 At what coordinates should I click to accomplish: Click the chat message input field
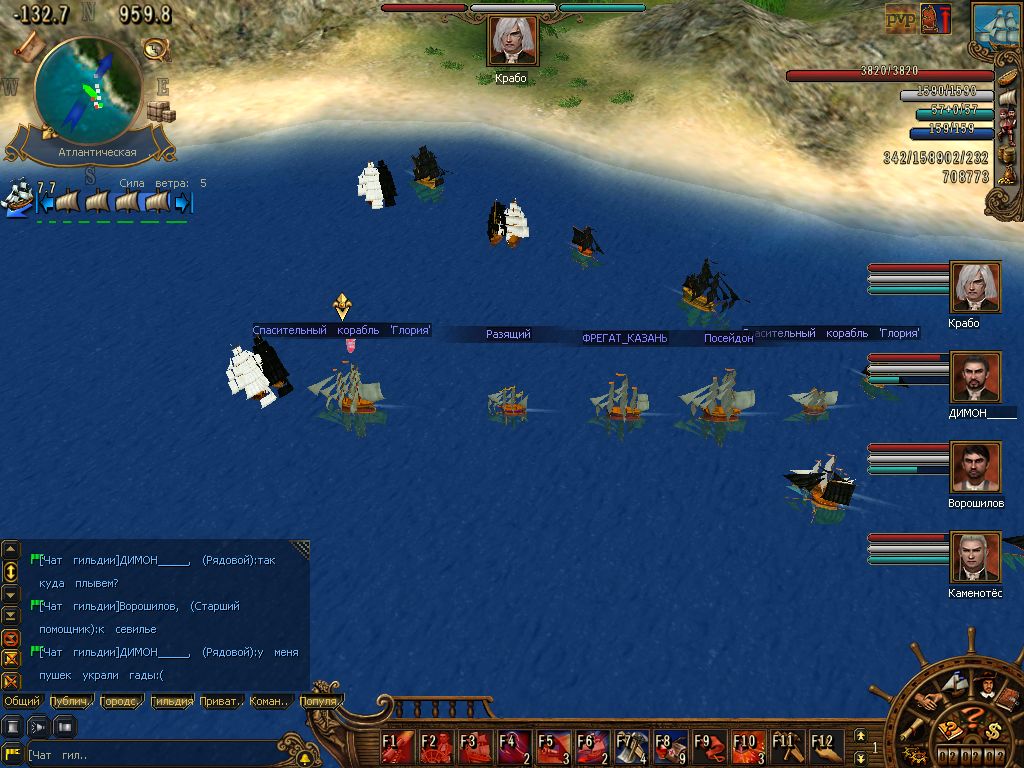[x=150, y=755]
